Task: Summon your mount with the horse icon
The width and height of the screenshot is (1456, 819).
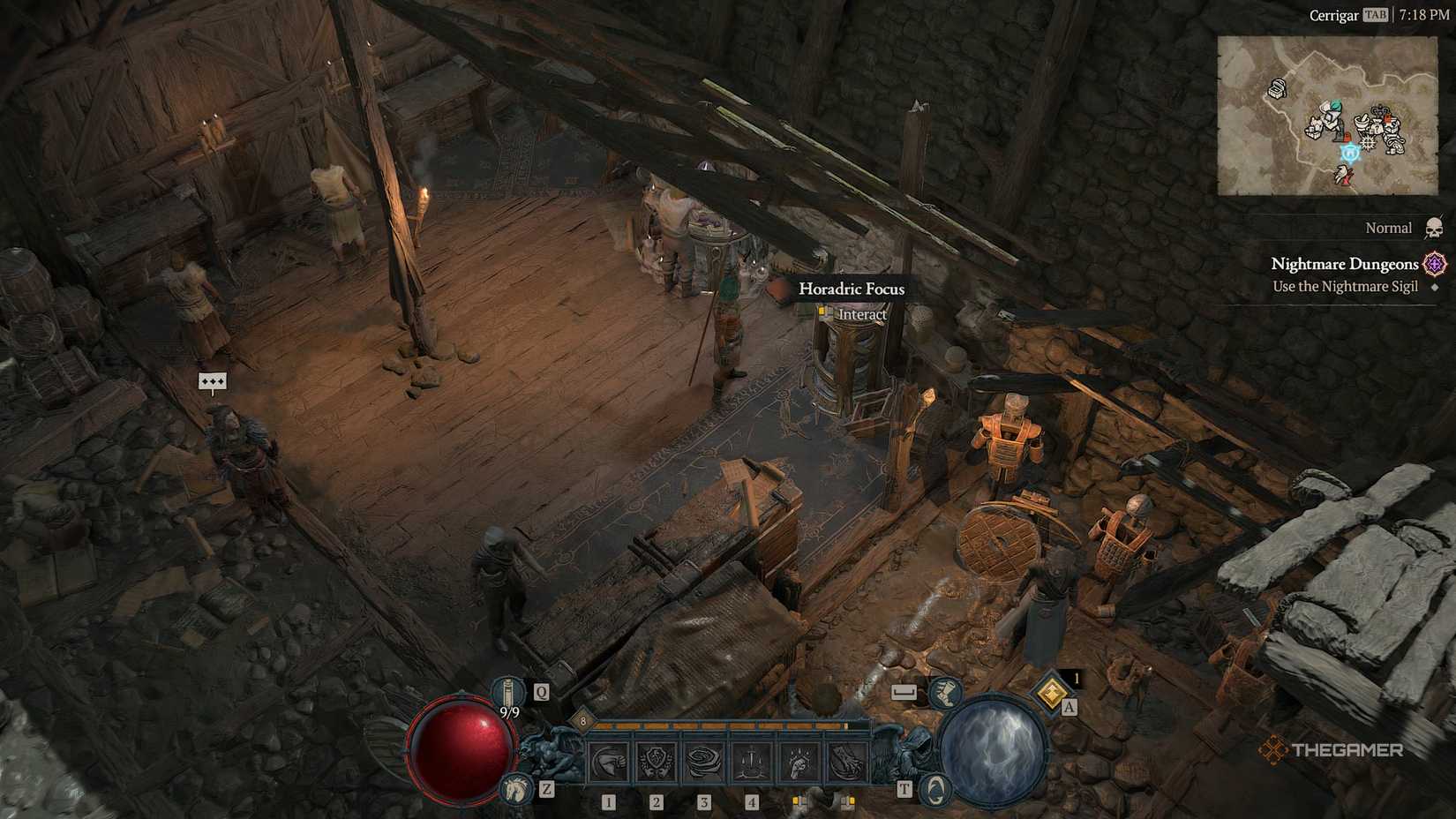Action: pos(514,788)
